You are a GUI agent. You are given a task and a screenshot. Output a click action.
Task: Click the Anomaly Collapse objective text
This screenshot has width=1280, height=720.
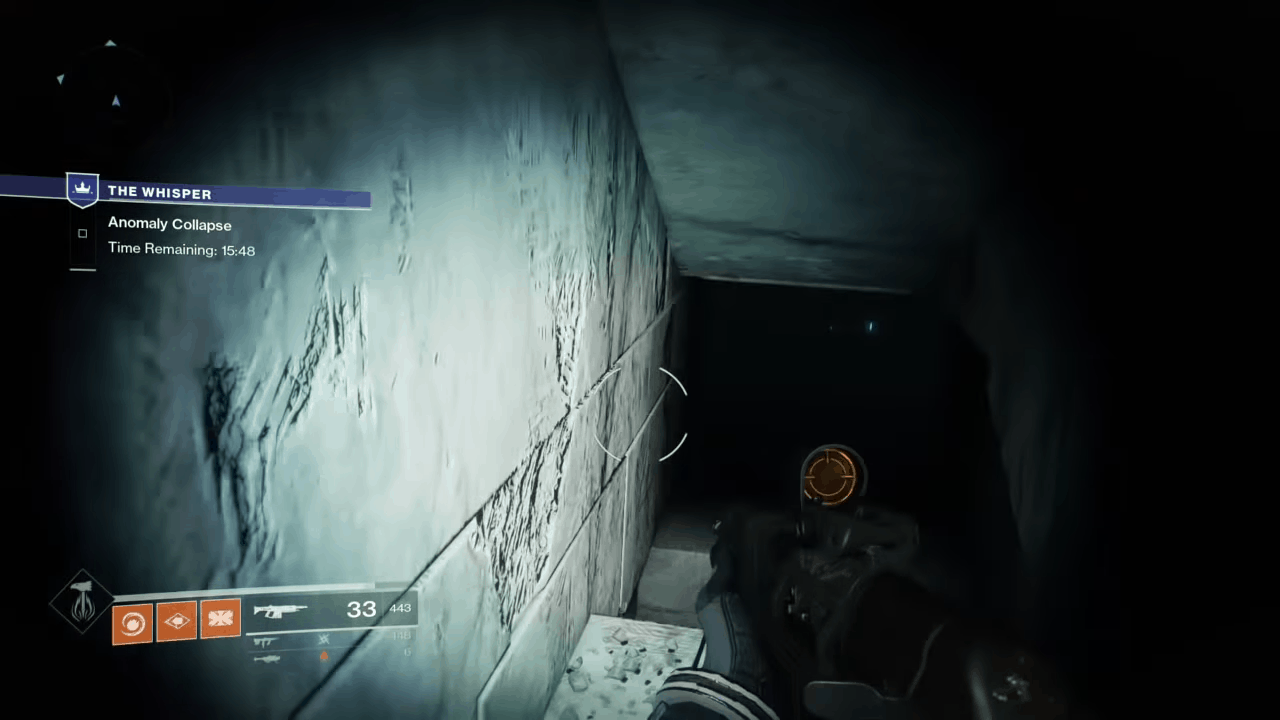click(169, 224)
